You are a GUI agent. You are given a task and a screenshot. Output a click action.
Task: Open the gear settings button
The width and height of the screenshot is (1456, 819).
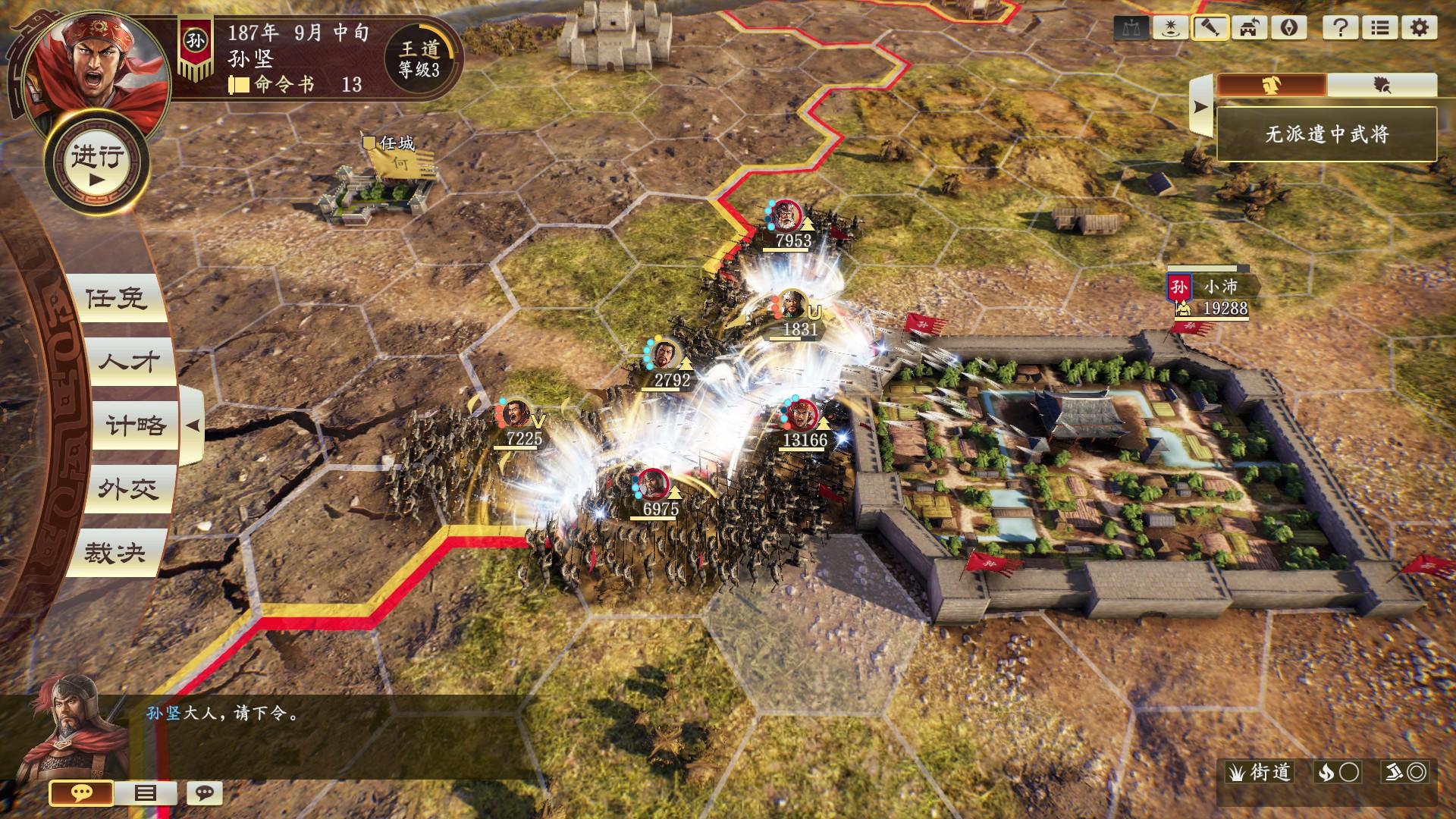pyautogui.click(x=1419, y=28)
